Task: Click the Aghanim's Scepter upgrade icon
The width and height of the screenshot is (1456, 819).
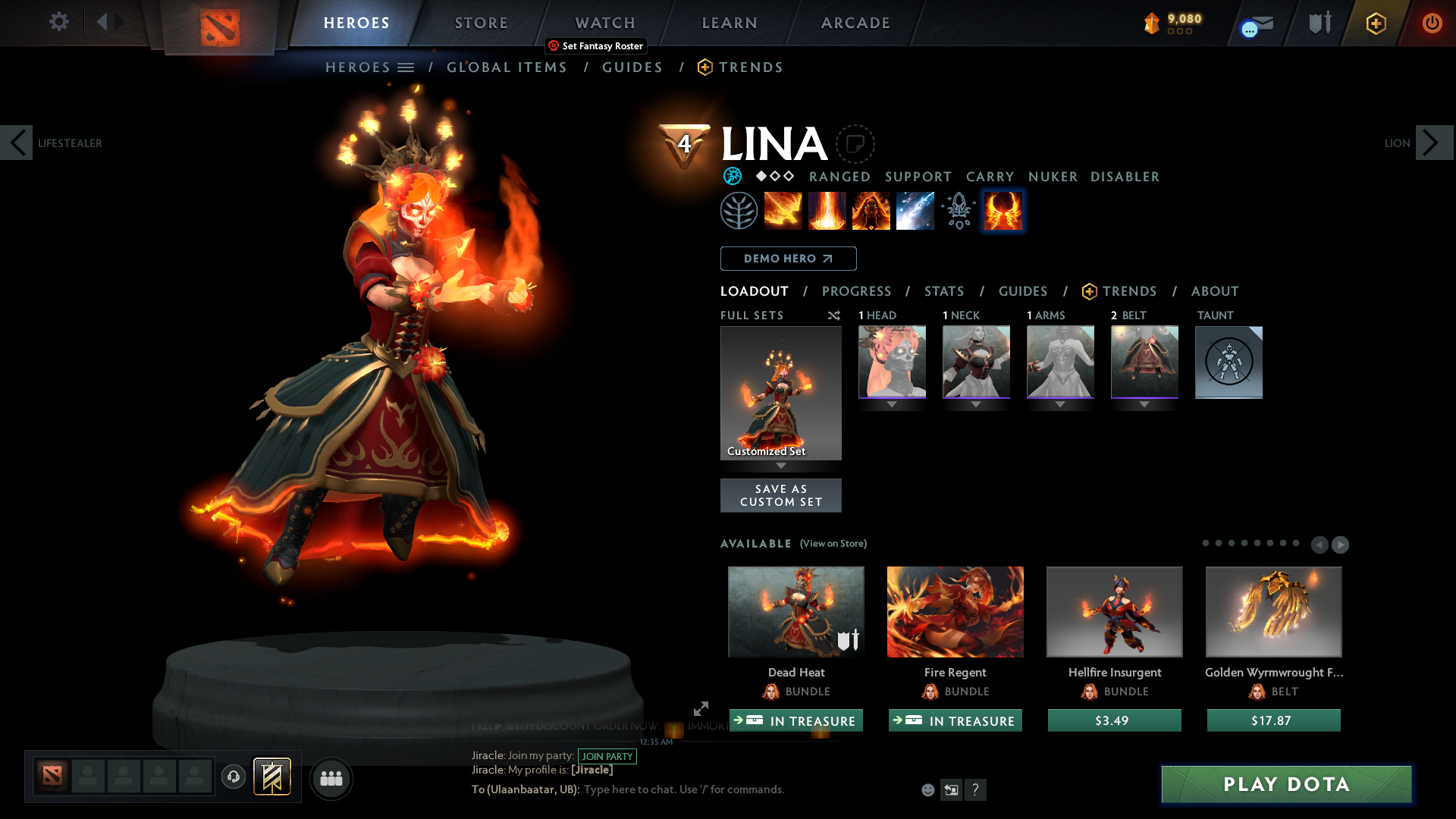Action: click(x=959, y=210)
